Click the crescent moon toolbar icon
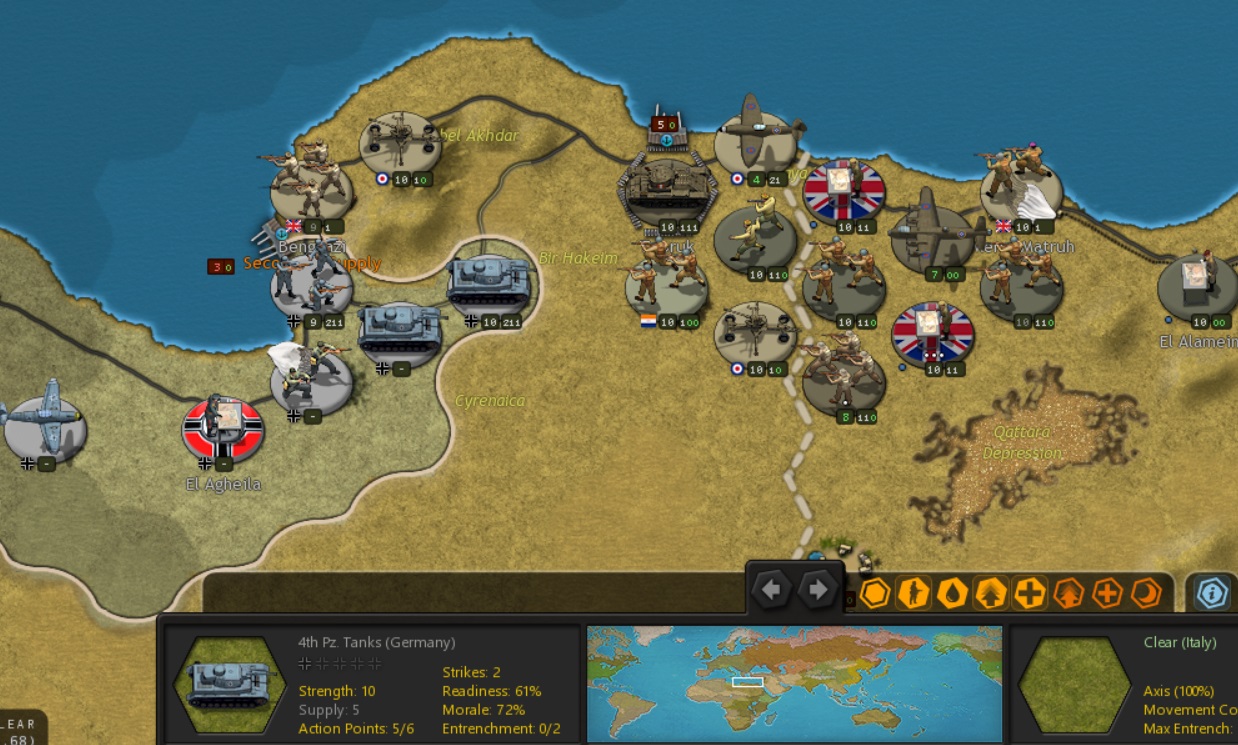 pos(1145,593)
